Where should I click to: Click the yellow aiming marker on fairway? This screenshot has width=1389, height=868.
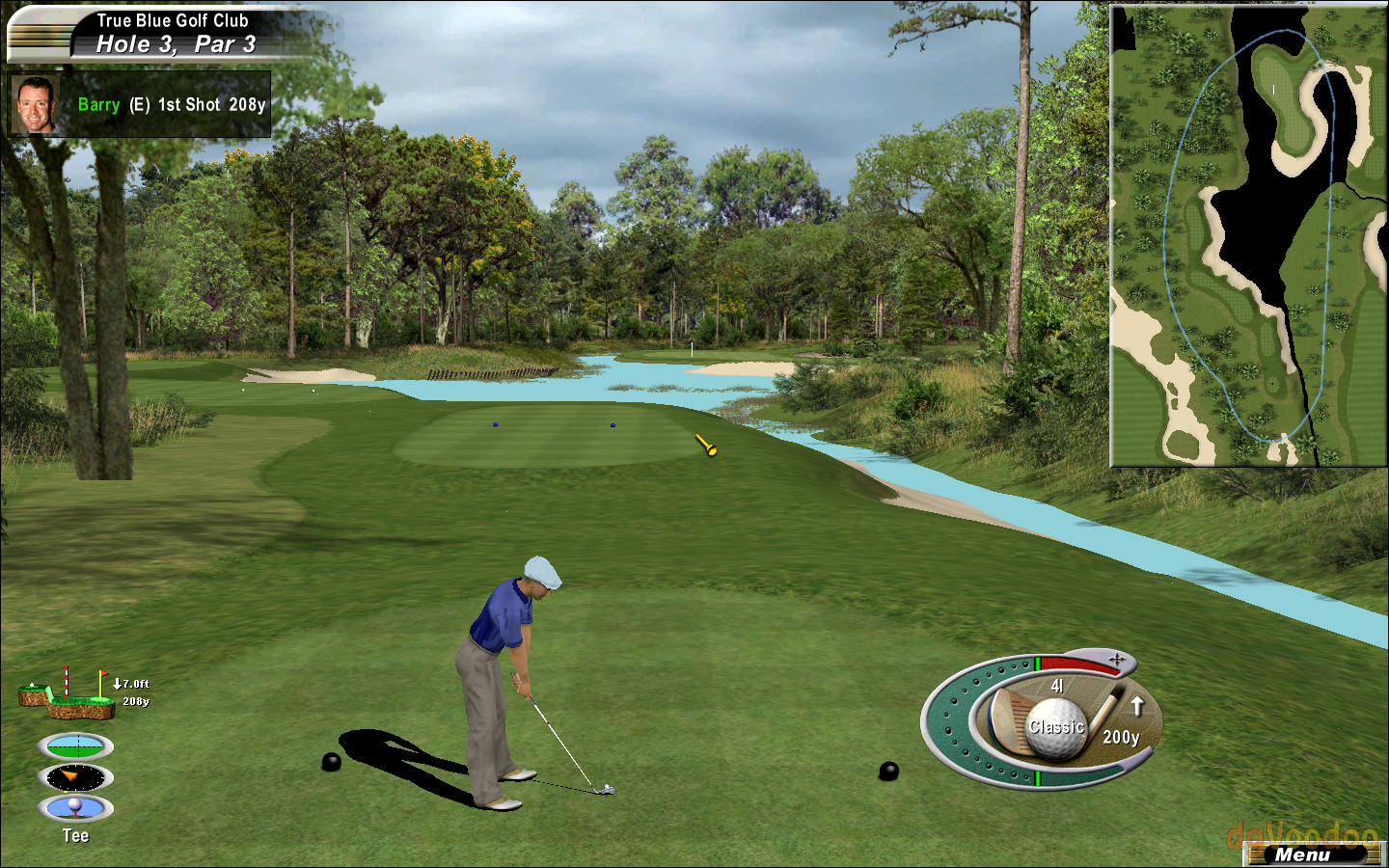(706, 445)
